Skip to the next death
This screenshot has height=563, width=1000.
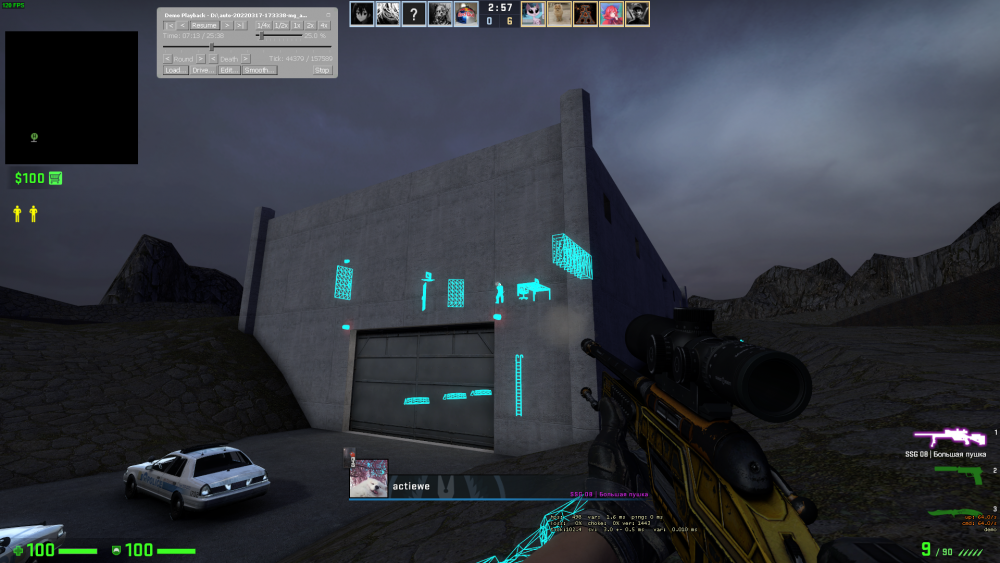[245, 59]
